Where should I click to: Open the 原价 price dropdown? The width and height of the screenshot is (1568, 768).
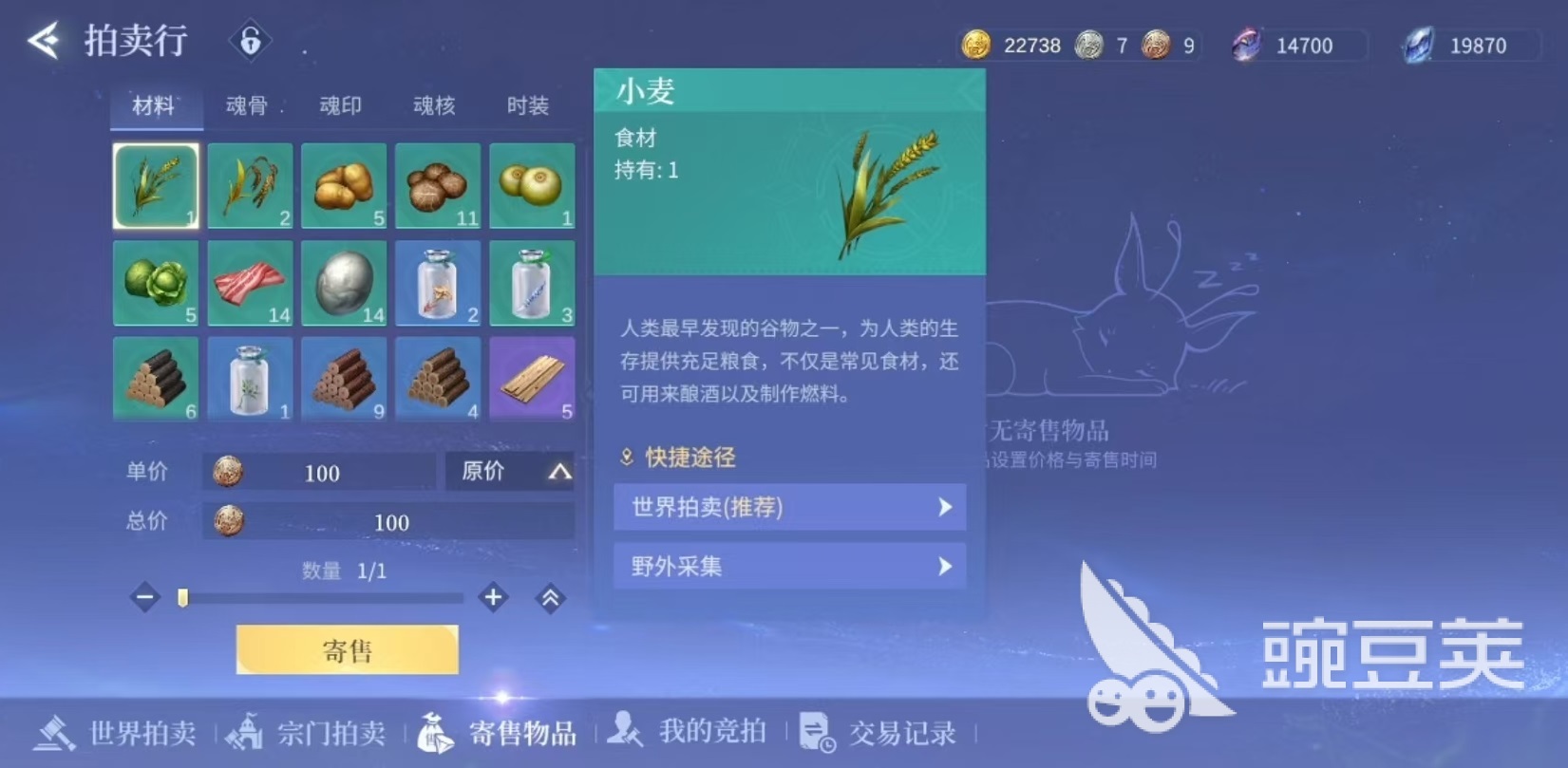click(511, 471)
